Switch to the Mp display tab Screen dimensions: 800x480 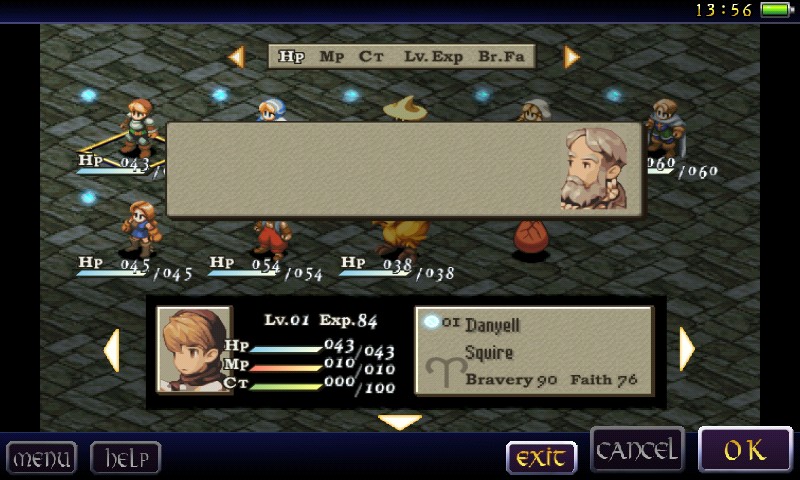(x=332, y=57)
